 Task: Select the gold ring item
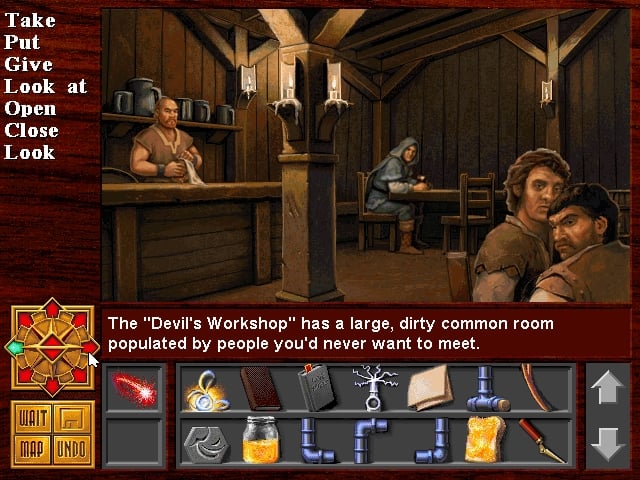tap(206, 388)
